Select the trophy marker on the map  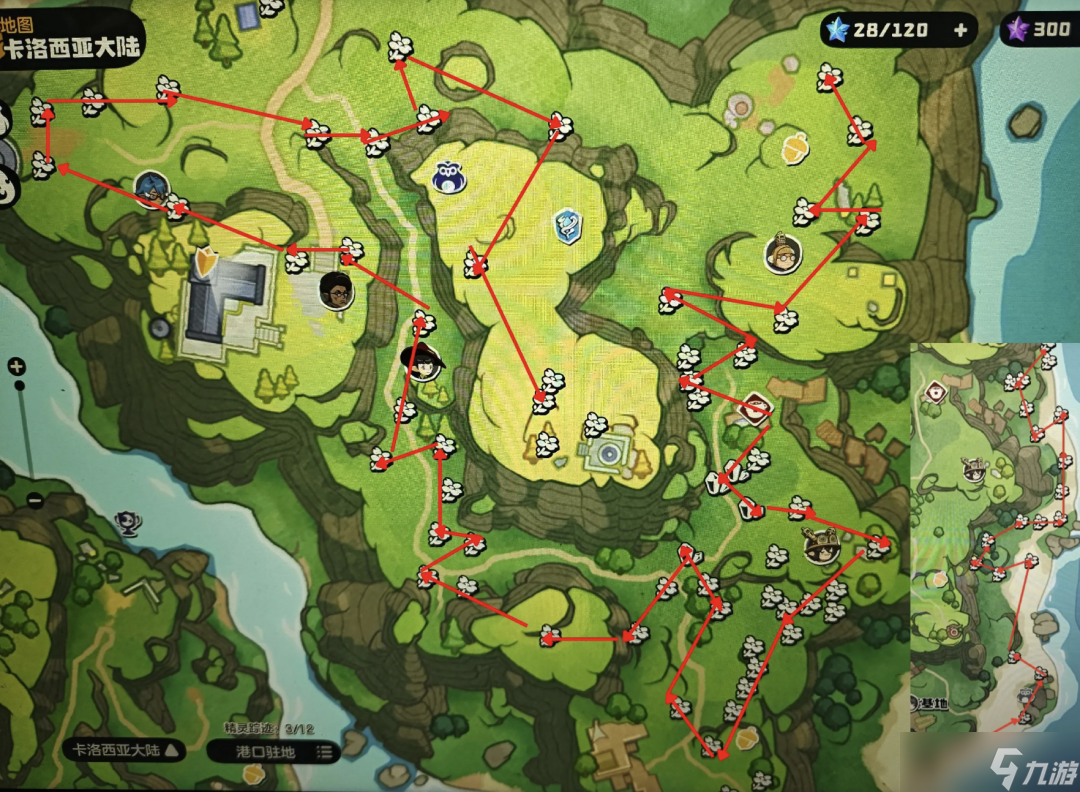coord(126,522)
